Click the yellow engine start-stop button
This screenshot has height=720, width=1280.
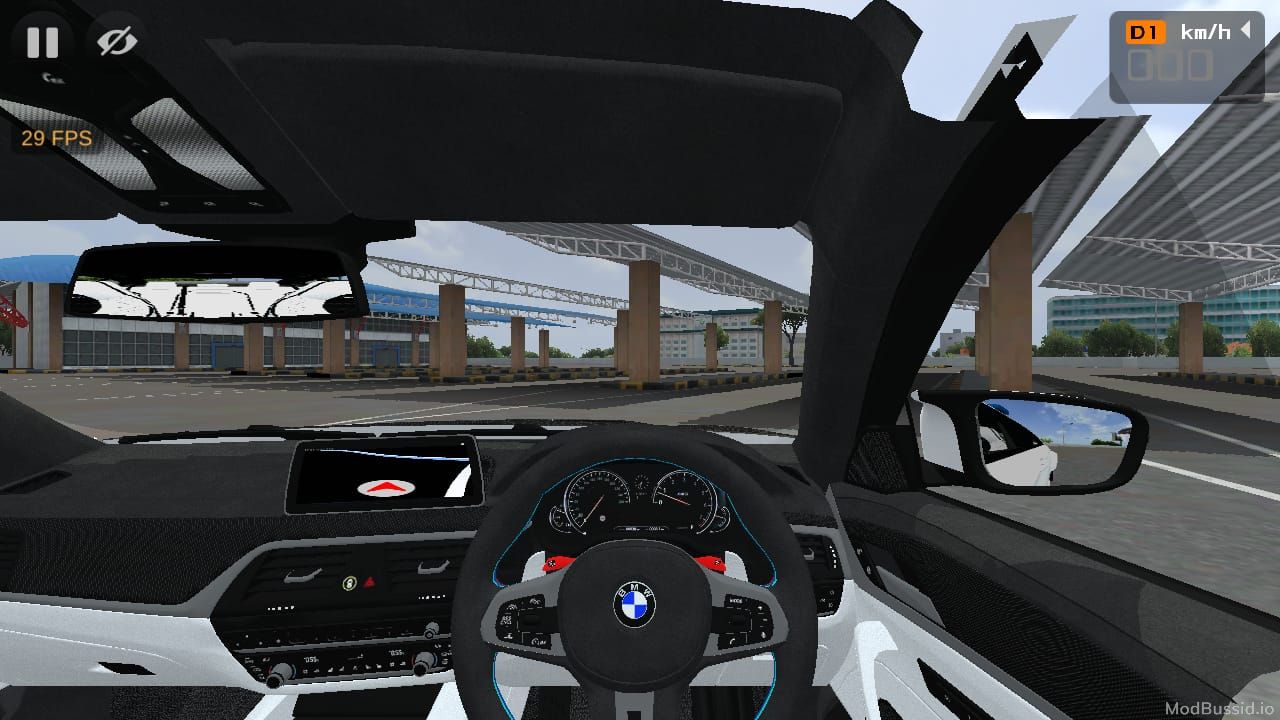click(349, 584)
